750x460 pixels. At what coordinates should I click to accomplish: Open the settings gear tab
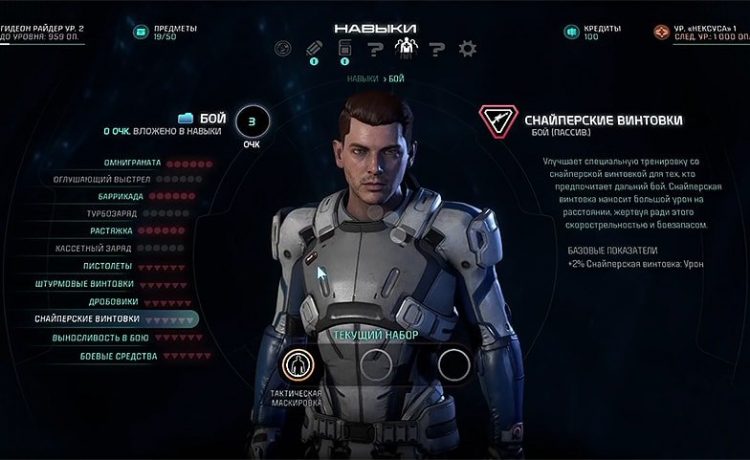pyautogui.click(x=467, y=48)
